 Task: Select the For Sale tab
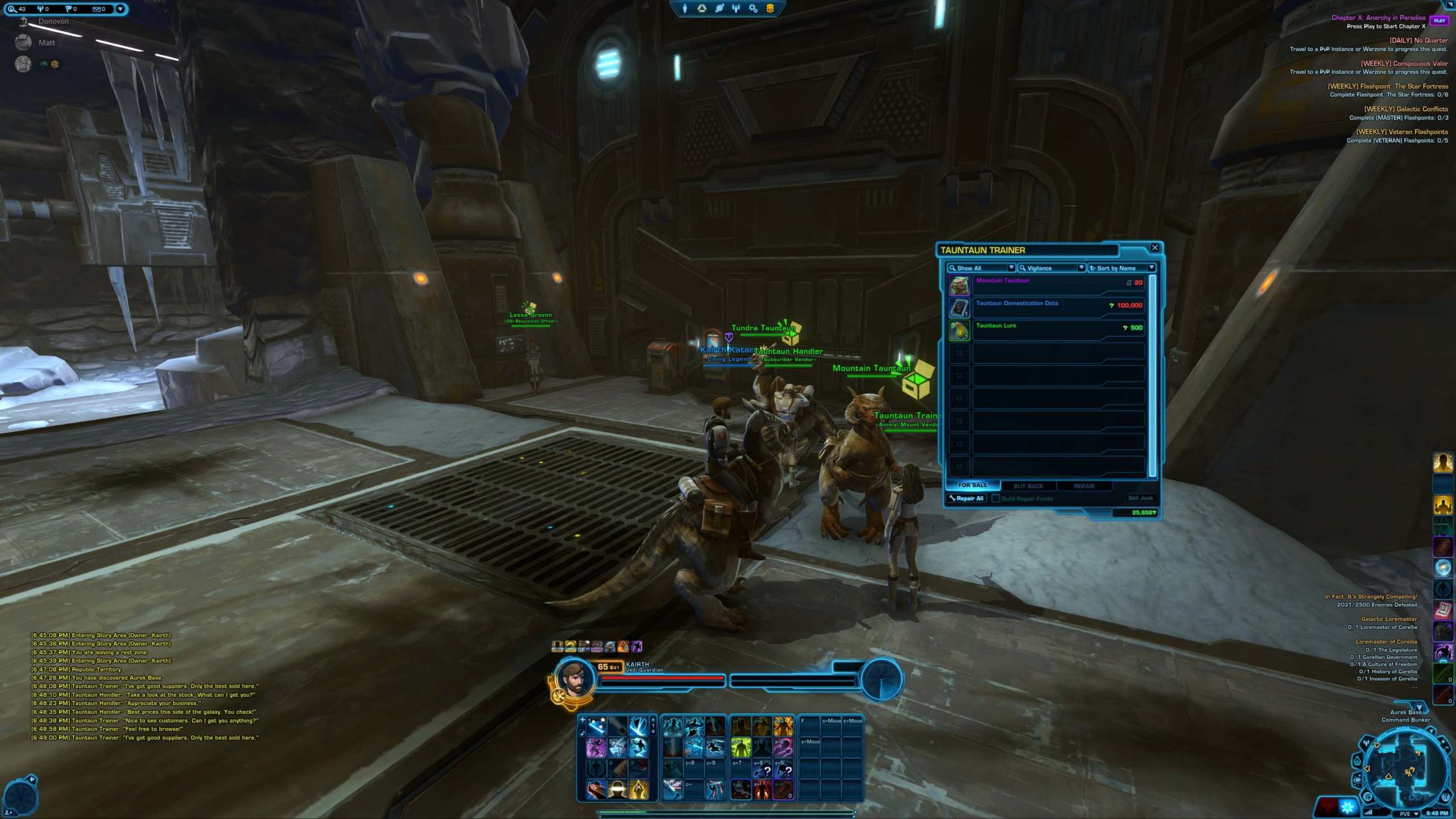click(973, 485)
